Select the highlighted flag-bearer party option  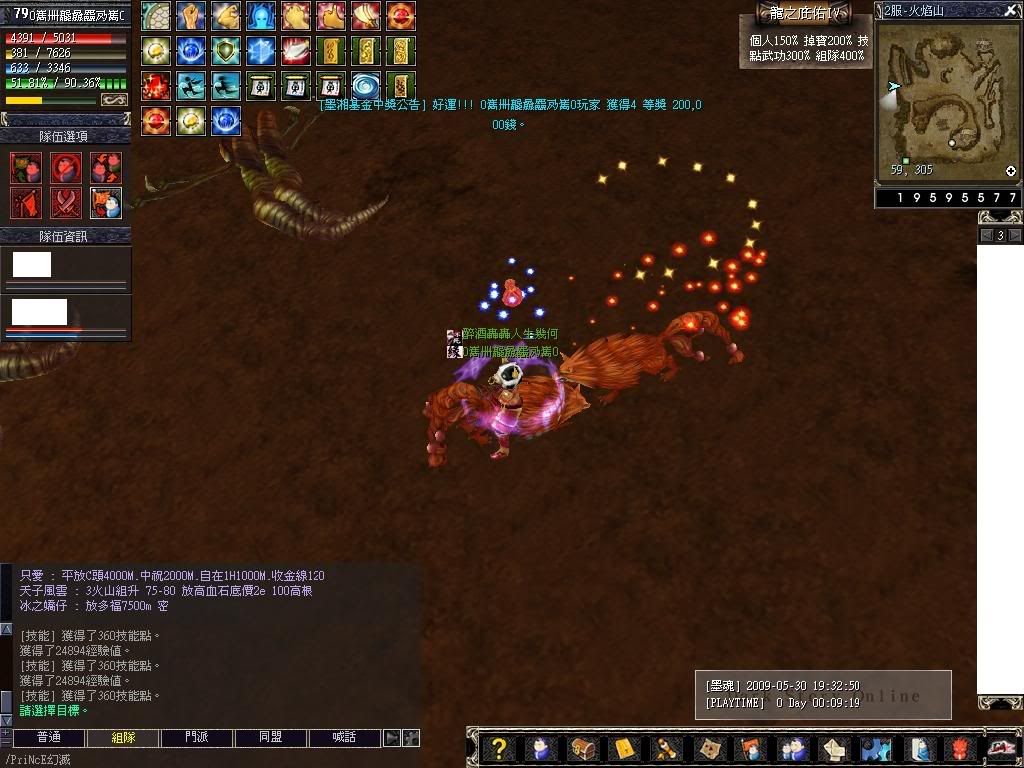106,203
